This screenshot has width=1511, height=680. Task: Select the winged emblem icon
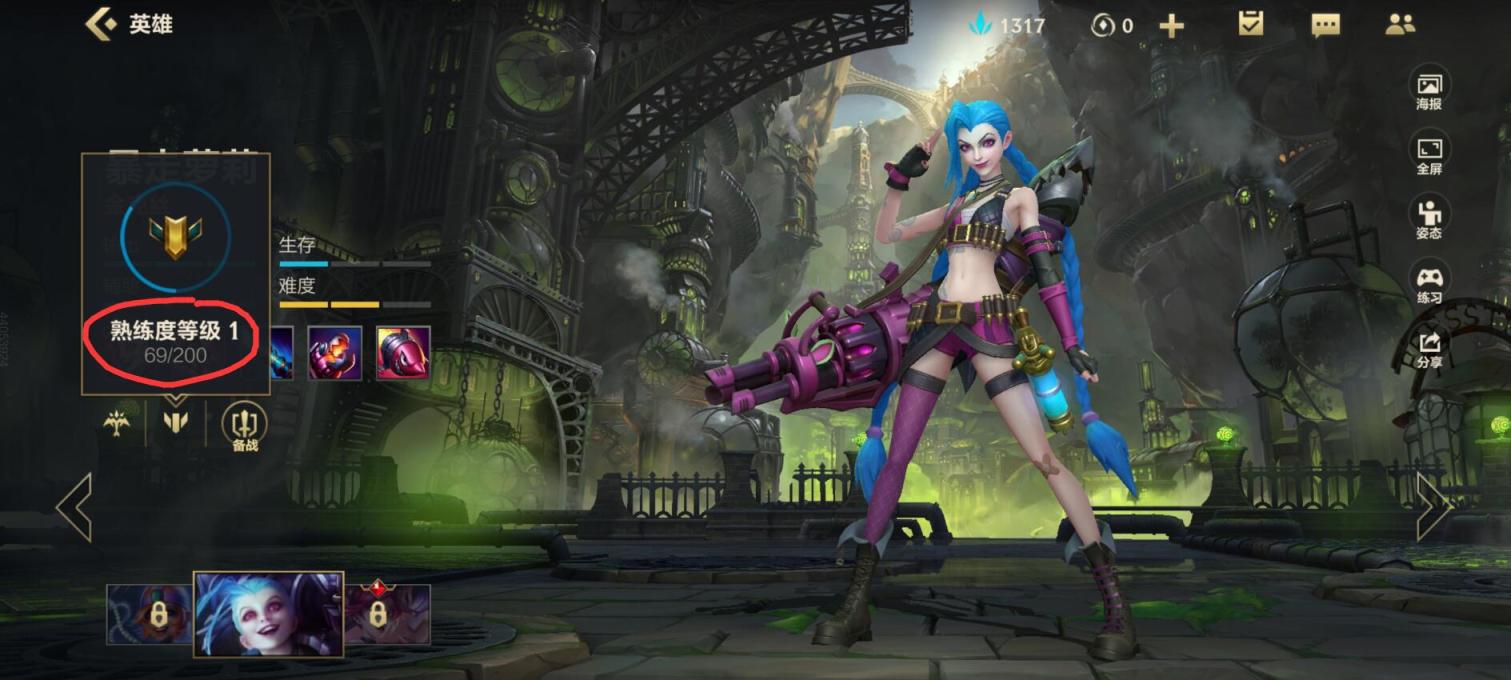tap(117, 424)
